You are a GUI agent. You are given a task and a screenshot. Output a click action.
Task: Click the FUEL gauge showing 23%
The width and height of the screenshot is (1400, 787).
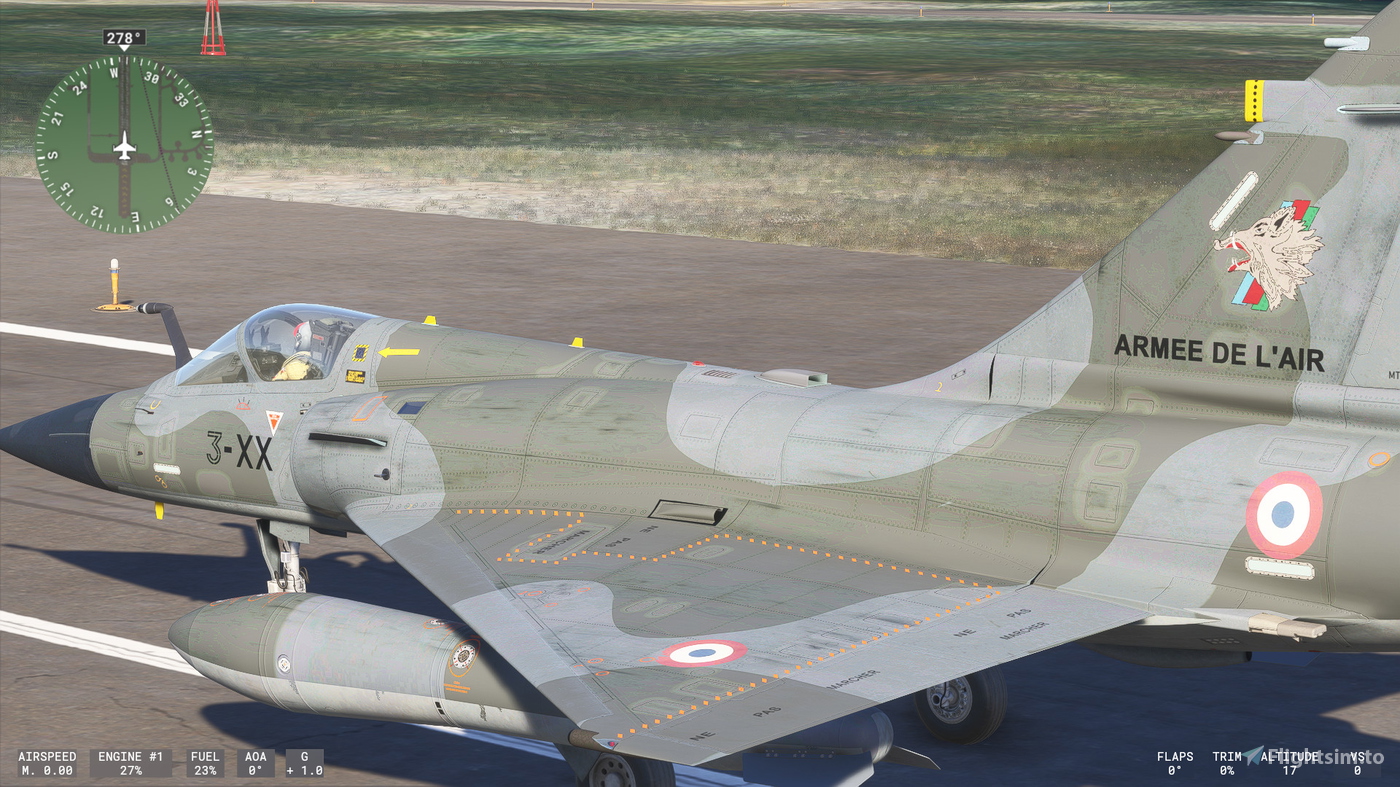tap(205, 765)
